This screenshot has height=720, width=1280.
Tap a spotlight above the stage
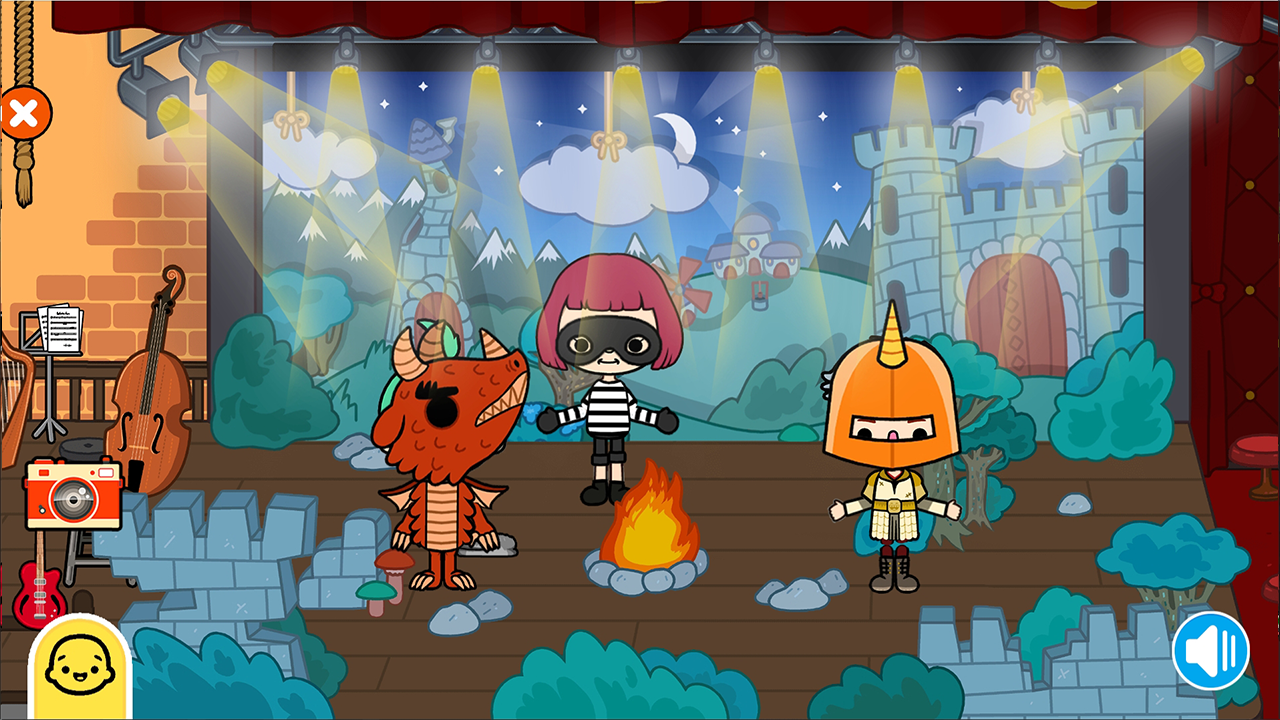[x=630, y=55]
